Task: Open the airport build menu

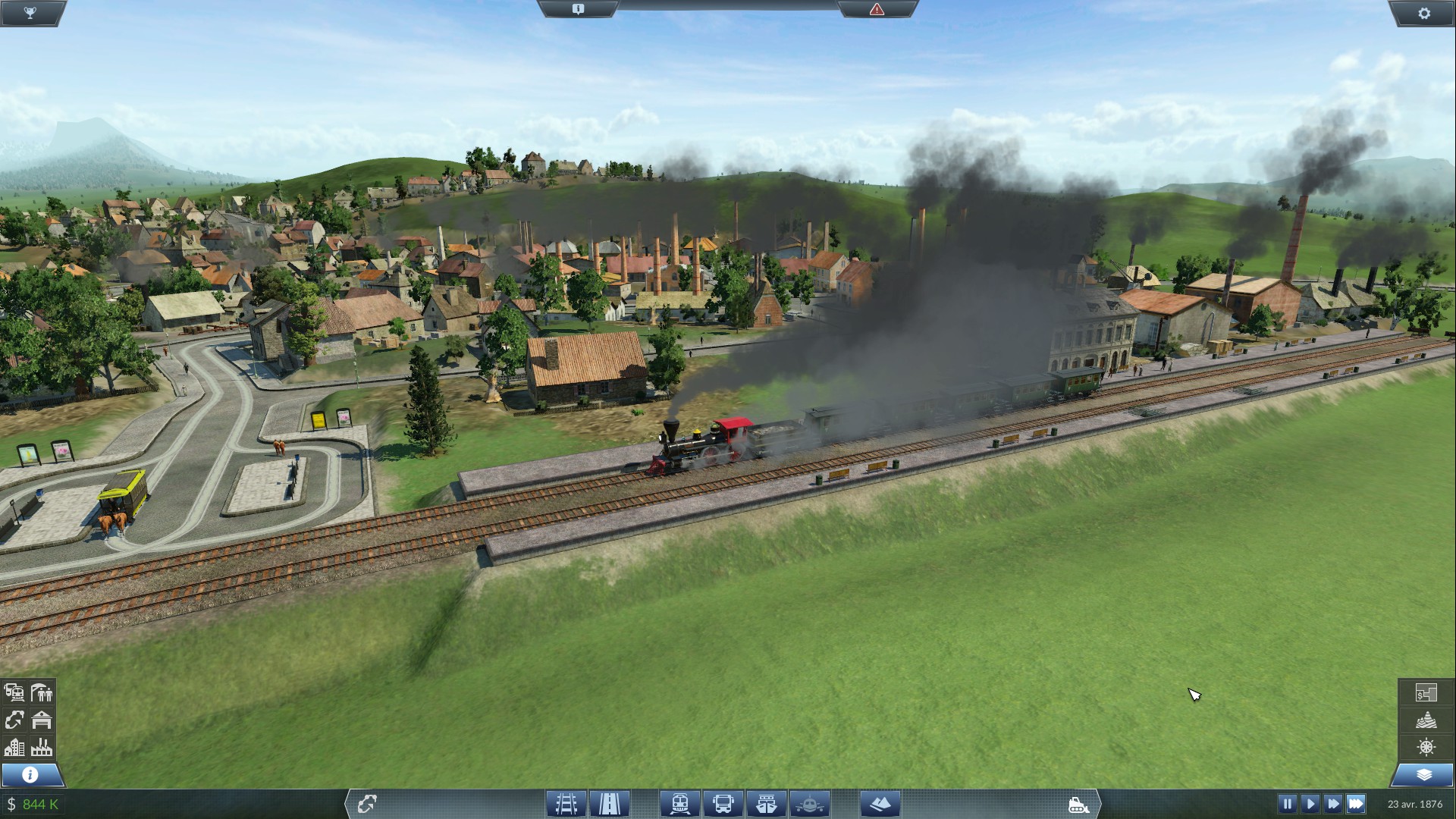Action: [x=810, y=803]
